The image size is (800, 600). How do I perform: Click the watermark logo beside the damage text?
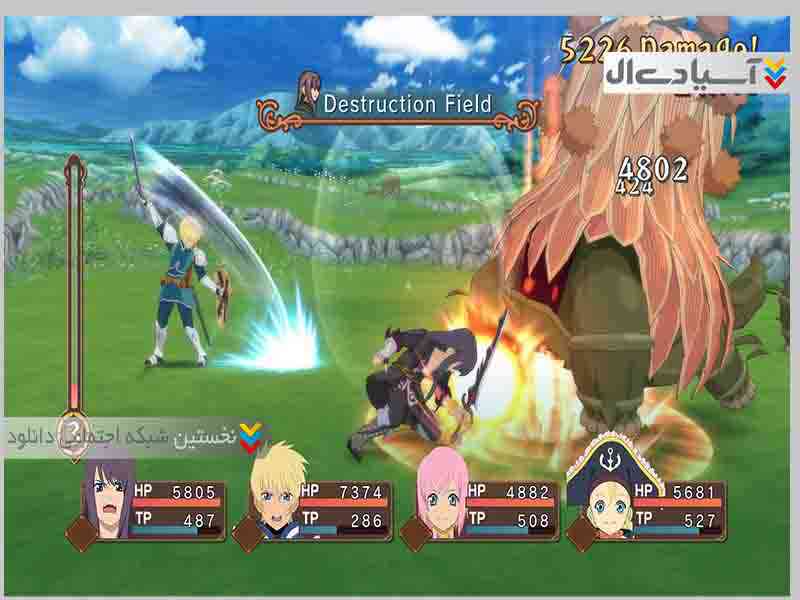click(x=696, y=72)
